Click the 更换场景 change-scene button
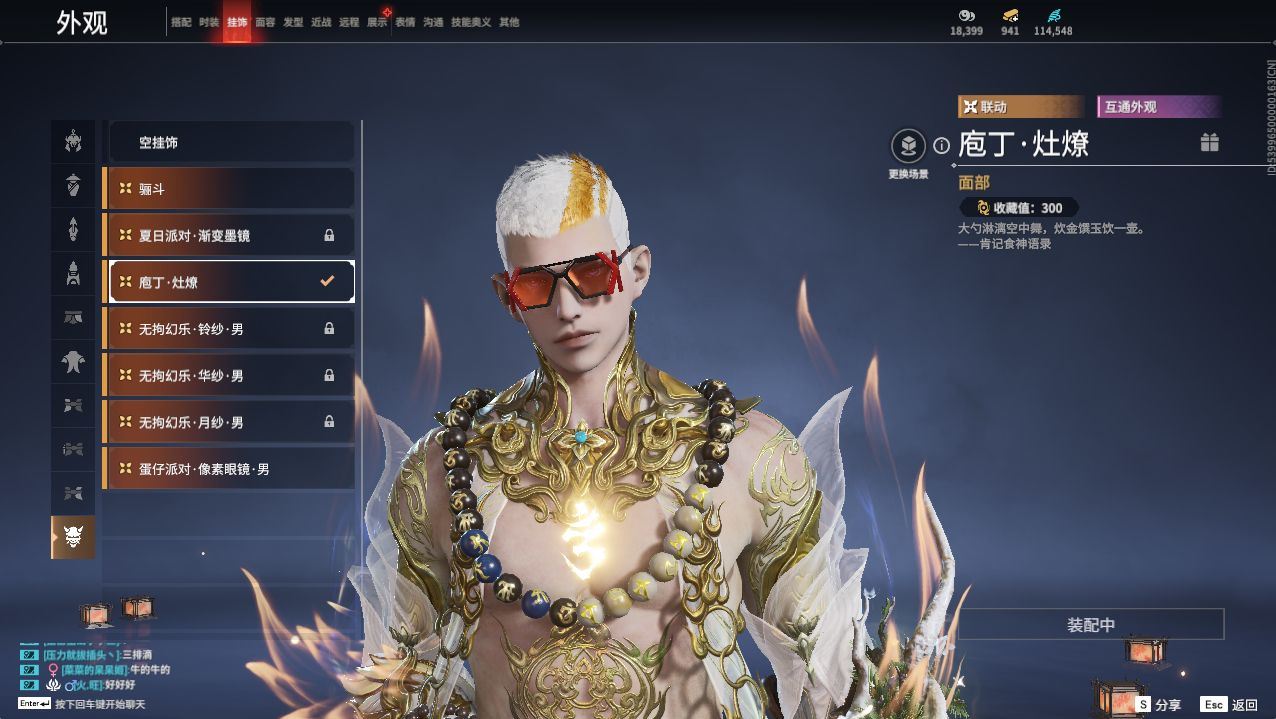The image size is (1276, 719). click(908, 148)
